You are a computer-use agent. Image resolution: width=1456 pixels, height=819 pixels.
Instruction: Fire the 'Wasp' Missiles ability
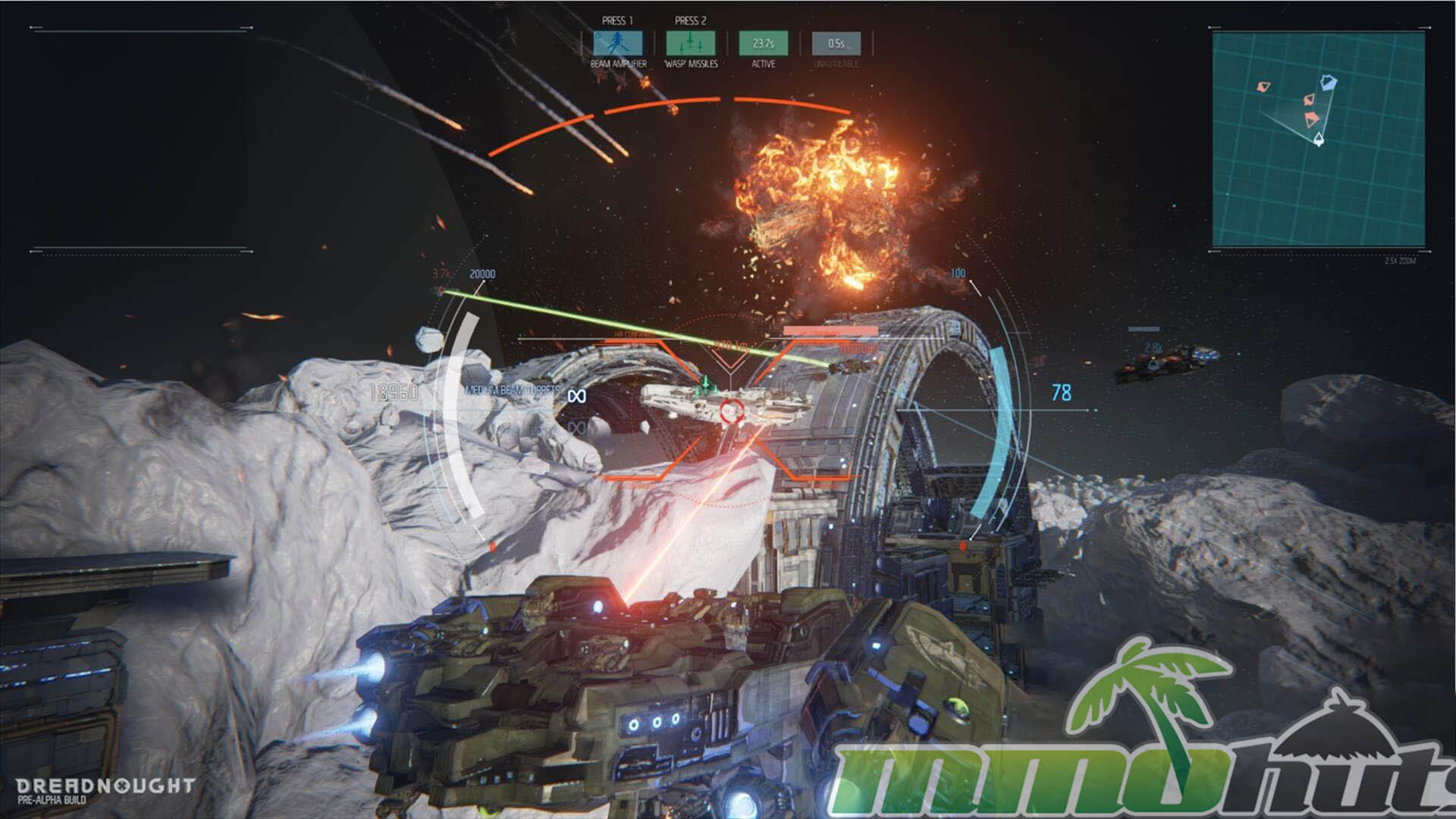[x=690, y=43]
